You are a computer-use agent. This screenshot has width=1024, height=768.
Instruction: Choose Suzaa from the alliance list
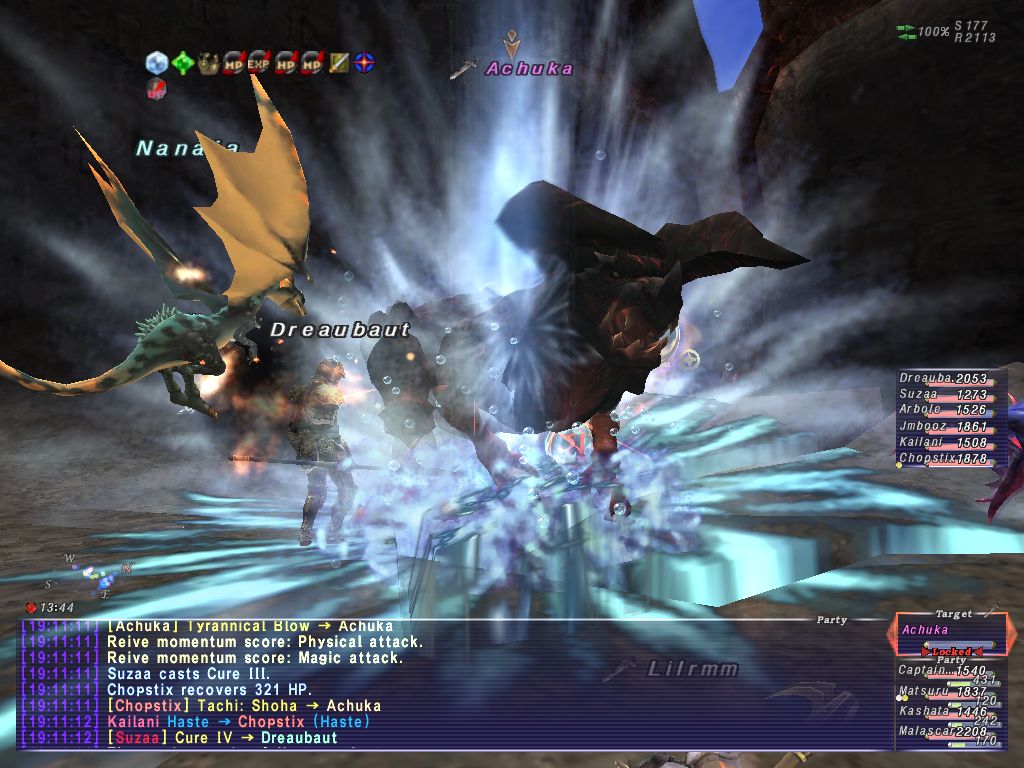pyautogui.click(x=943, y=395)
